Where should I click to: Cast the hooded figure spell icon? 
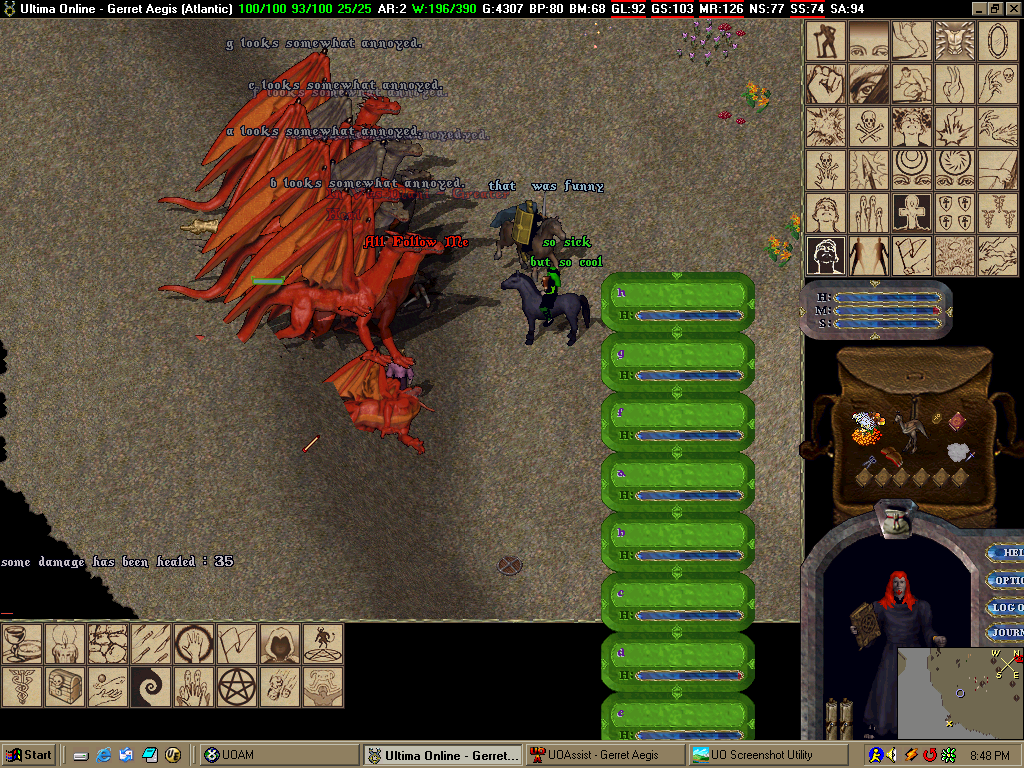[279, 644]
